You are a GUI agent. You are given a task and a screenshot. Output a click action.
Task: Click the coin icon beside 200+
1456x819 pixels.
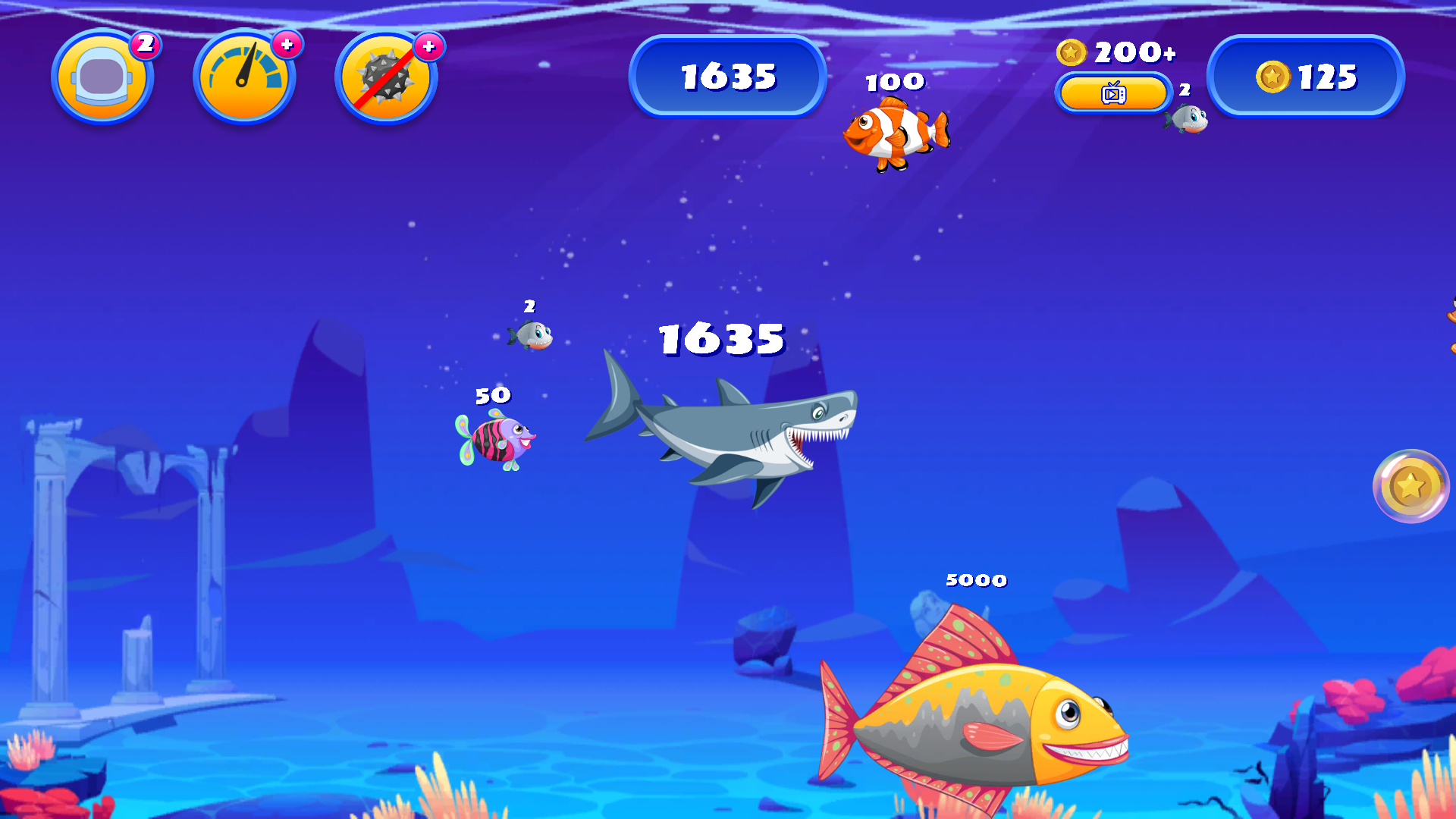[1072, 52]
